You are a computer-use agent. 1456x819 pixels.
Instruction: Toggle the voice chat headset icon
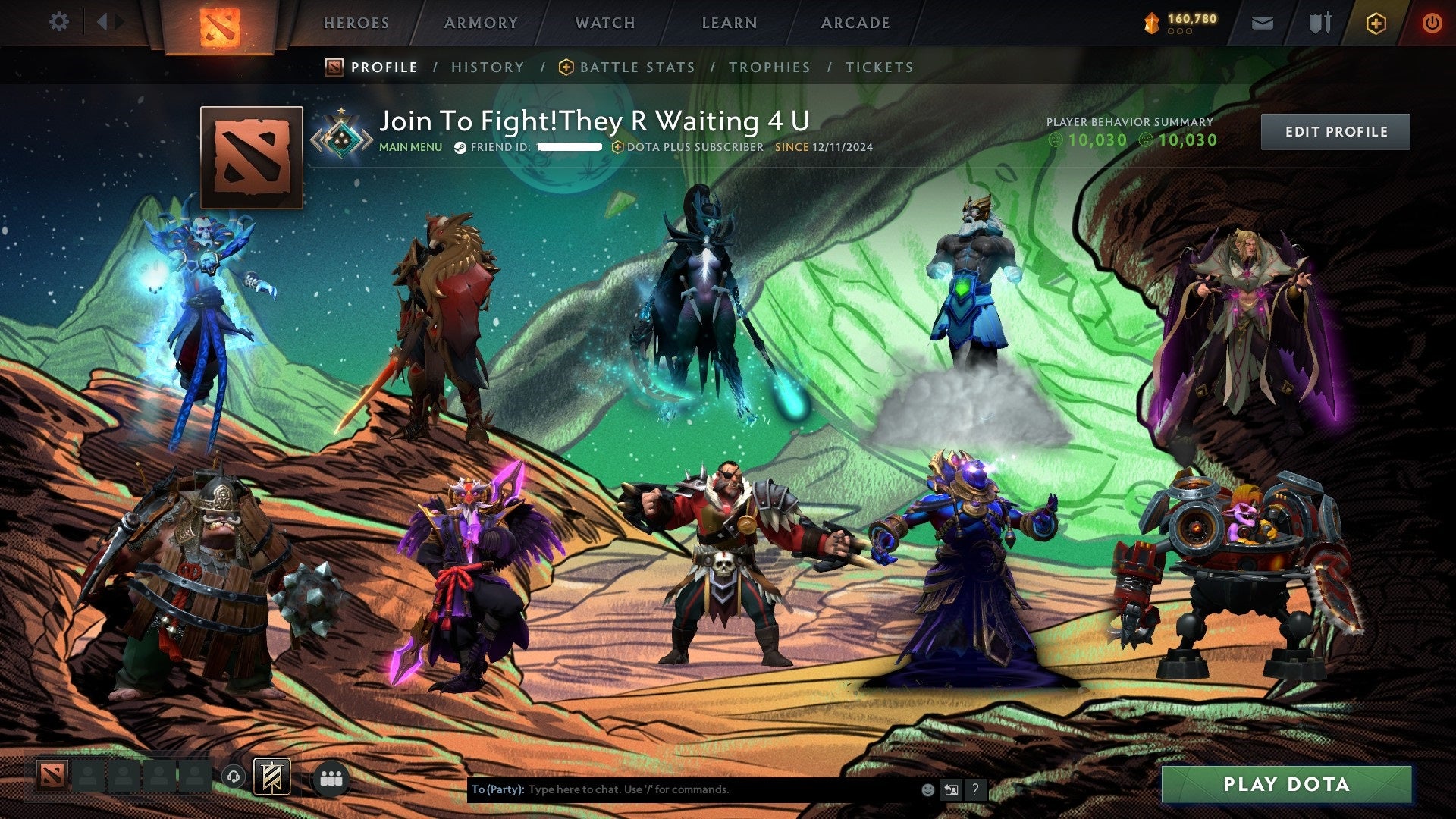(x=232, y=776)
